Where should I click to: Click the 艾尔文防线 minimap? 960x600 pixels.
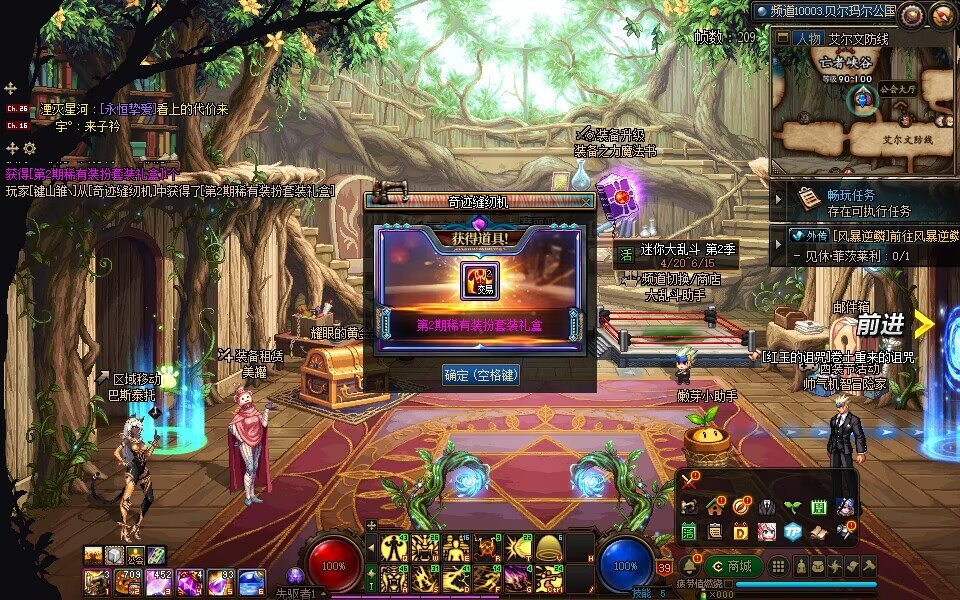point(865,110)
